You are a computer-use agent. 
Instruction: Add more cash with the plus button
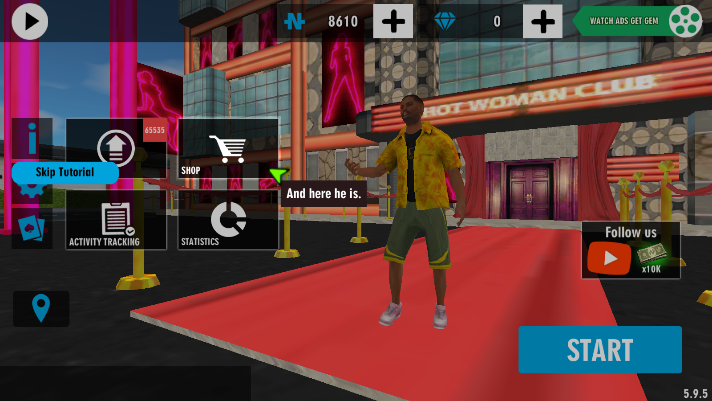393,21
